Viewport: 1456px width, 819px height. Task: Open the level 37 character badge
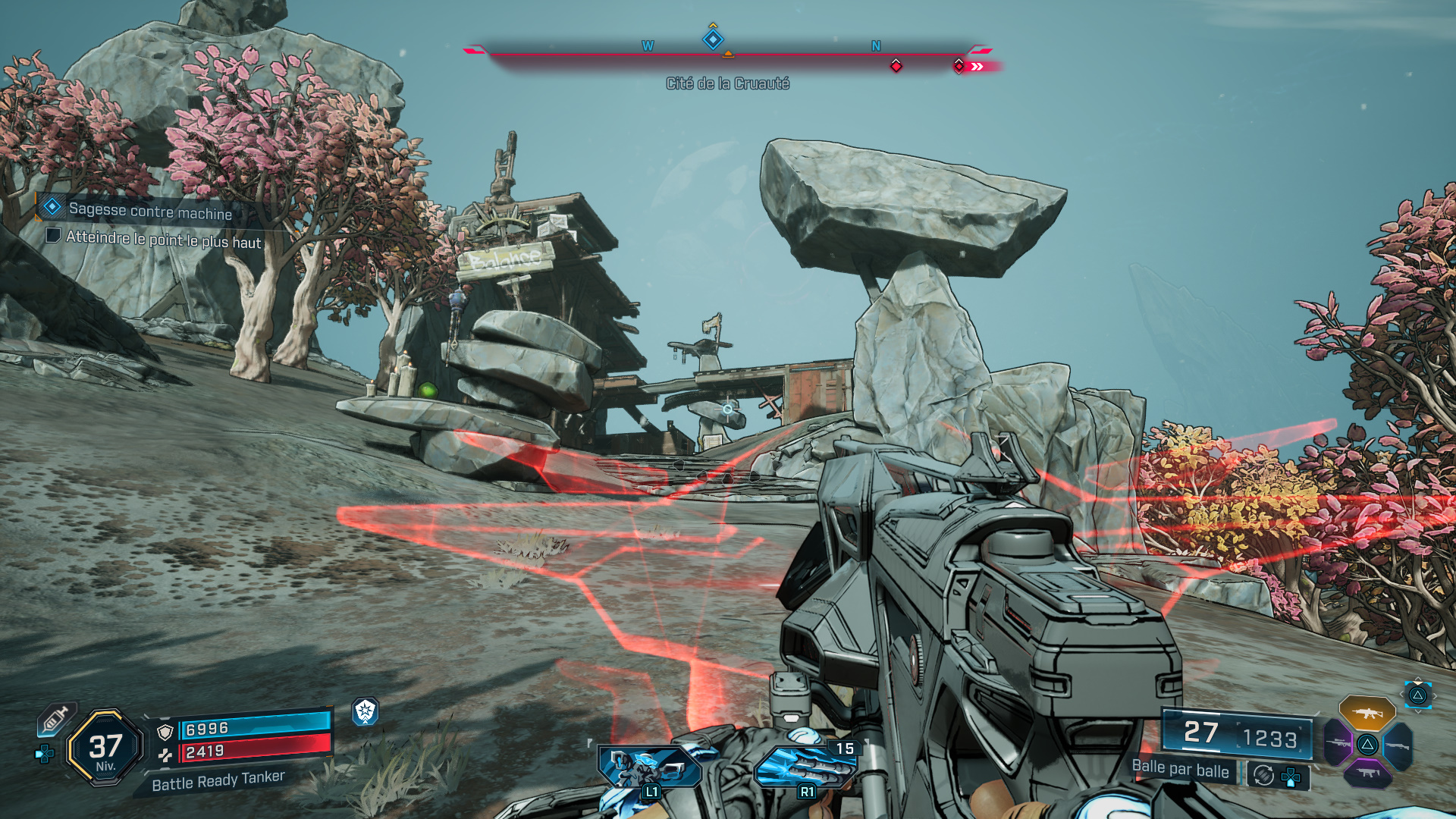[105, 748]
